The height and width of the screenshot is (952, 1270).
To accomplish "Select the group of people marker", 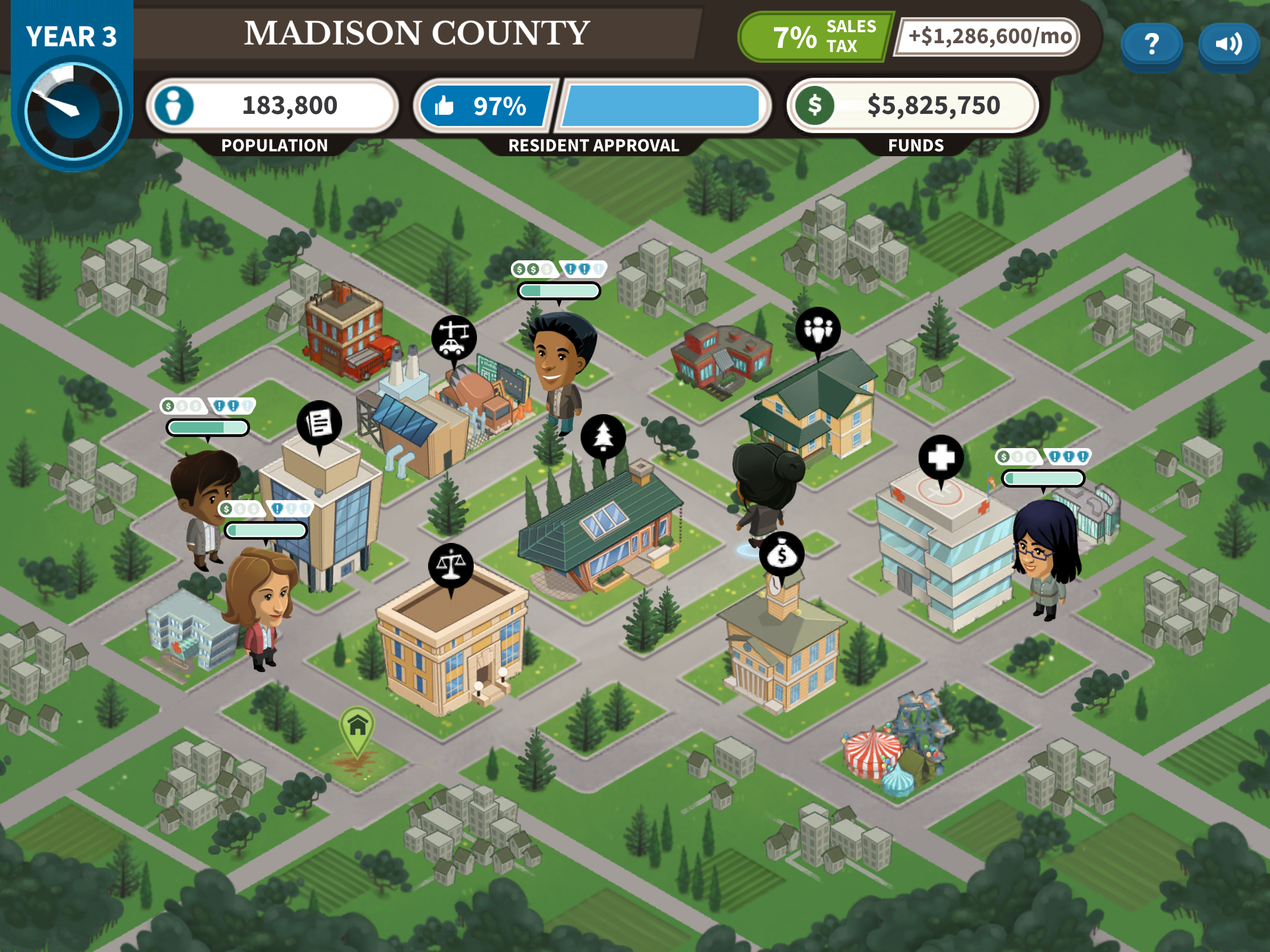I will [x=818, y=330].
